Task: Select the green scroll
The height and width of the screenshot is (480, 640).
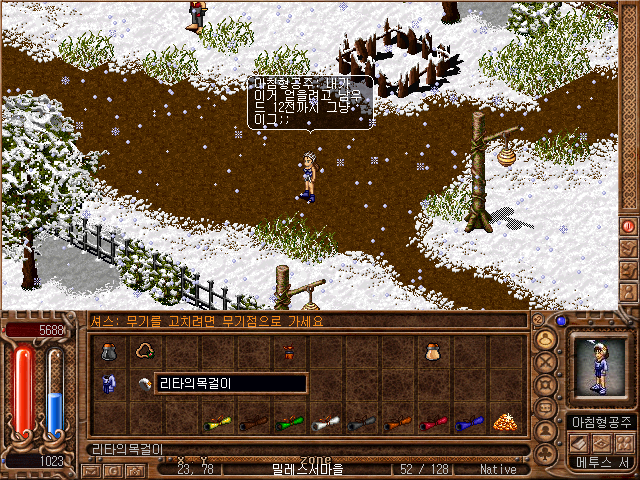Action: (x=289, y=423)
